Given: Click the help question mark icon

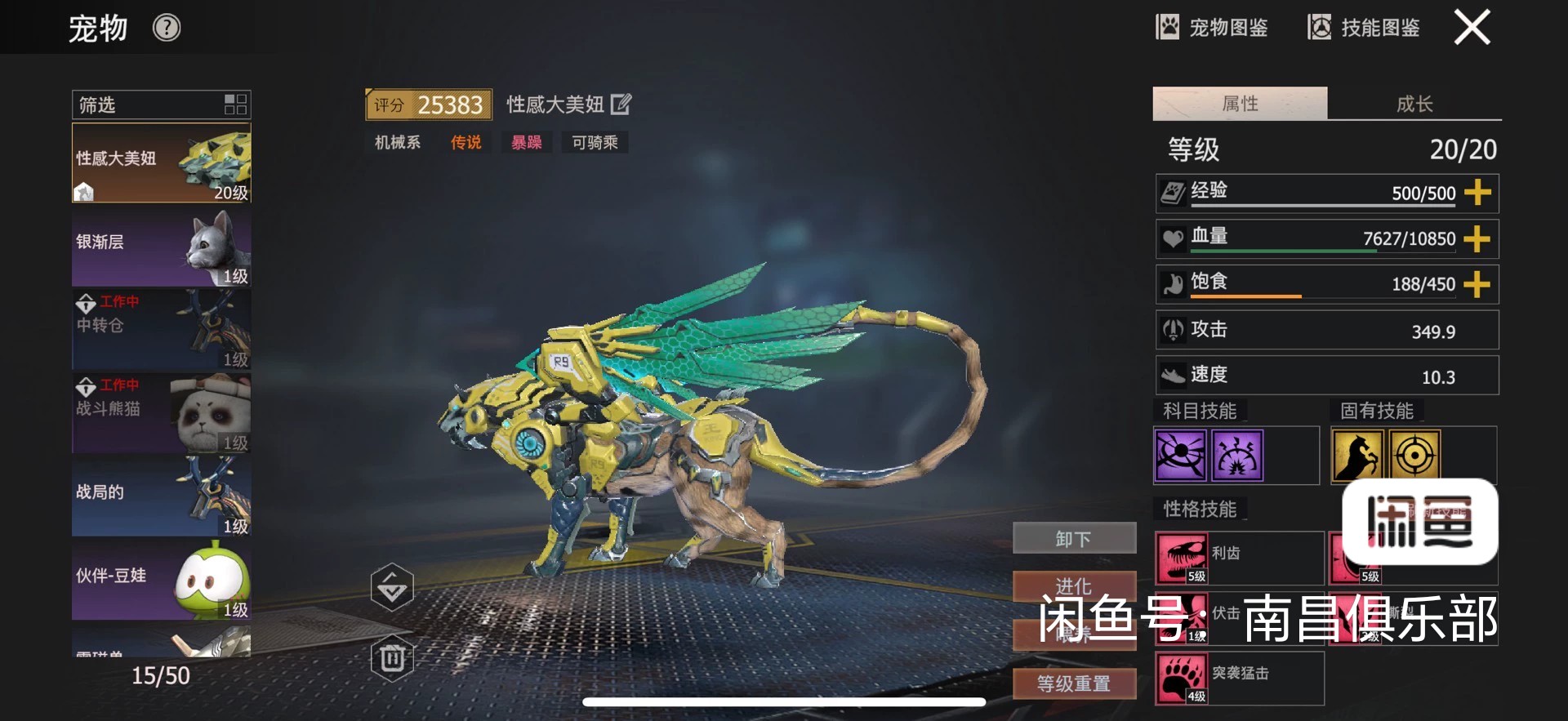Looking at the screenshot, I should click(167, 29).
